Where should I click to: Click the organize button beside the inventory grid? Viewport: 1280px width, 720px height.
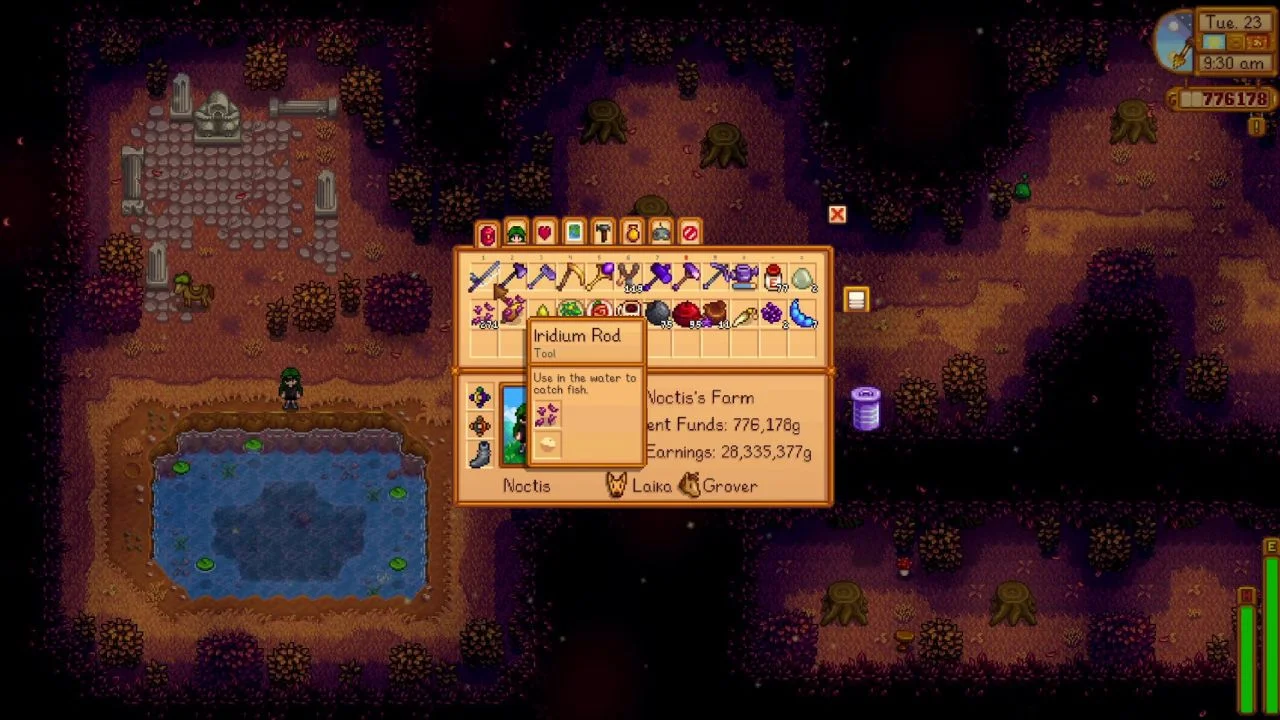tap(856, 300)
